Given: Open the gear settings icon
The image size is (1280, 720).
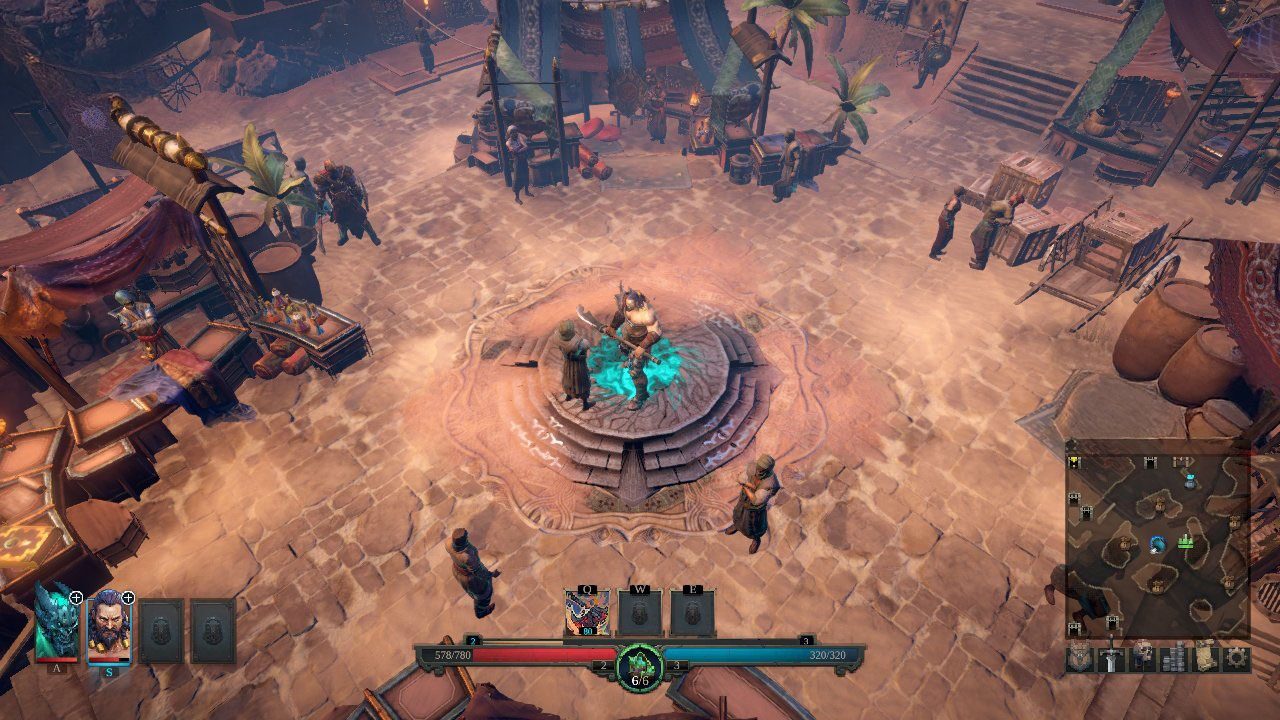Looking at the screenshot, I should pyautogui.click(x=1236, y=658).
